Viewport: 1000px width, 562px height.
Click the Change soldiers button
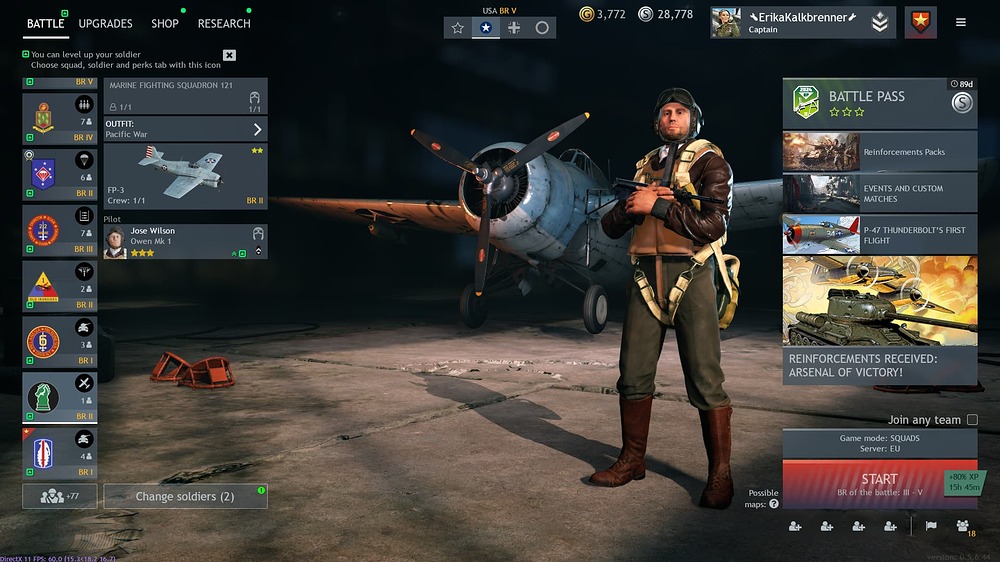point(185,496)
